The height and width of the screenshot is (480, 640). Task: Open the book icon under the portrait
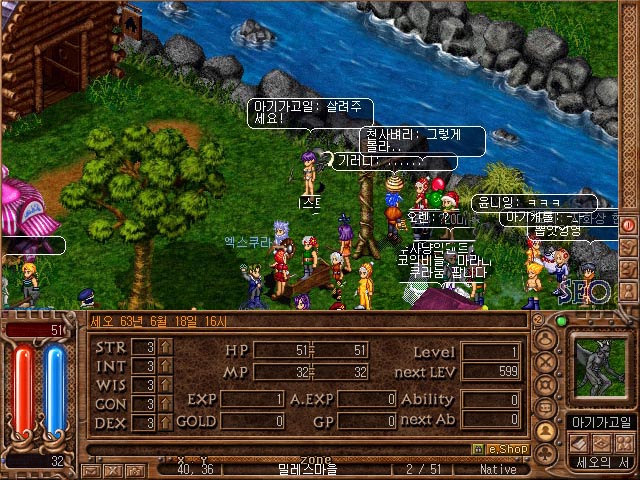coord(578,443)
